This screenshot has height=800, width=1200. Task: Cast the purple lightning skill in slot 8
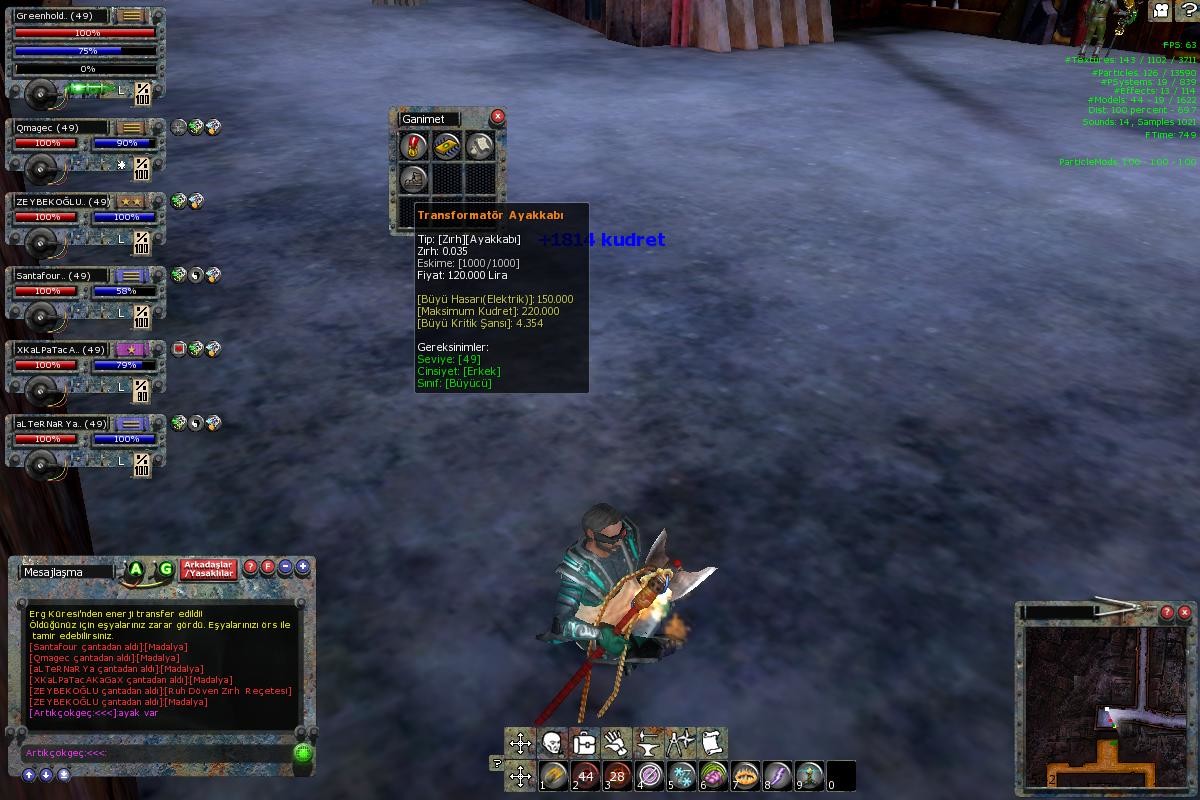[x=778, y=775]
